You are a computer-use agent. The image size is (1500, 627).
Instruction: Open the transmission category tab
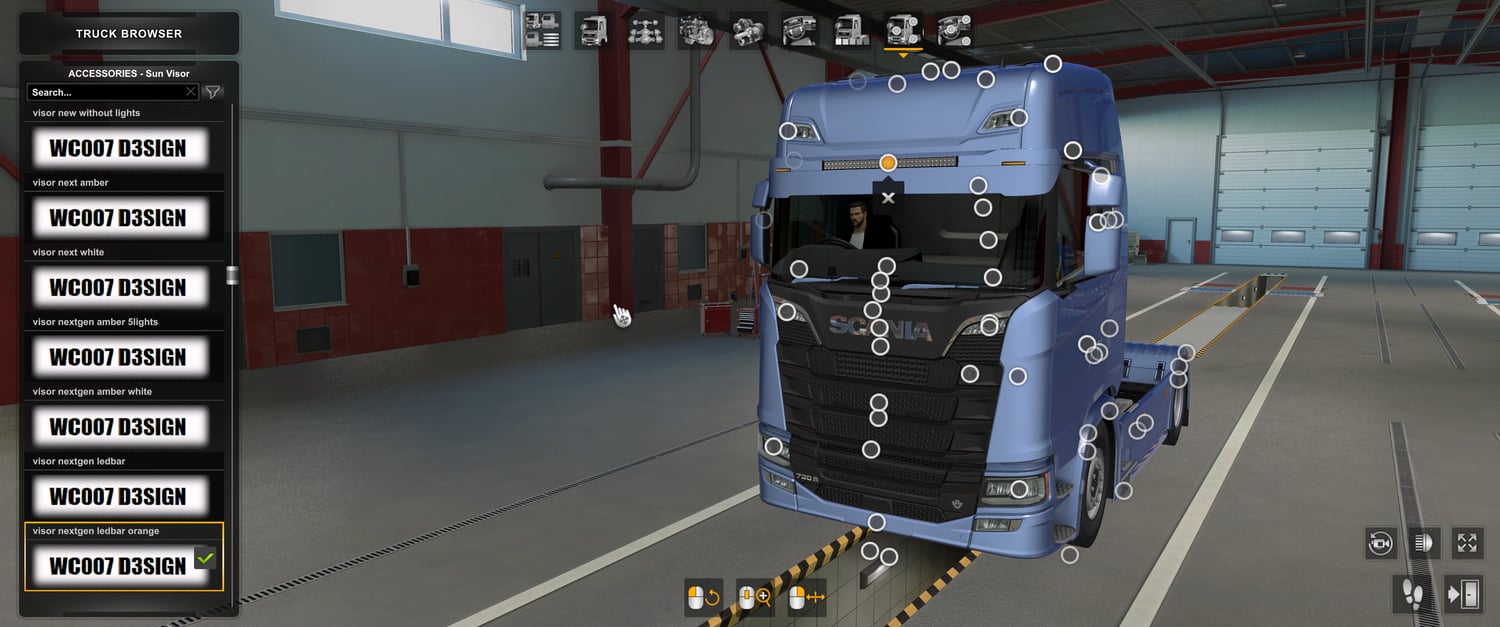point(748,30)
